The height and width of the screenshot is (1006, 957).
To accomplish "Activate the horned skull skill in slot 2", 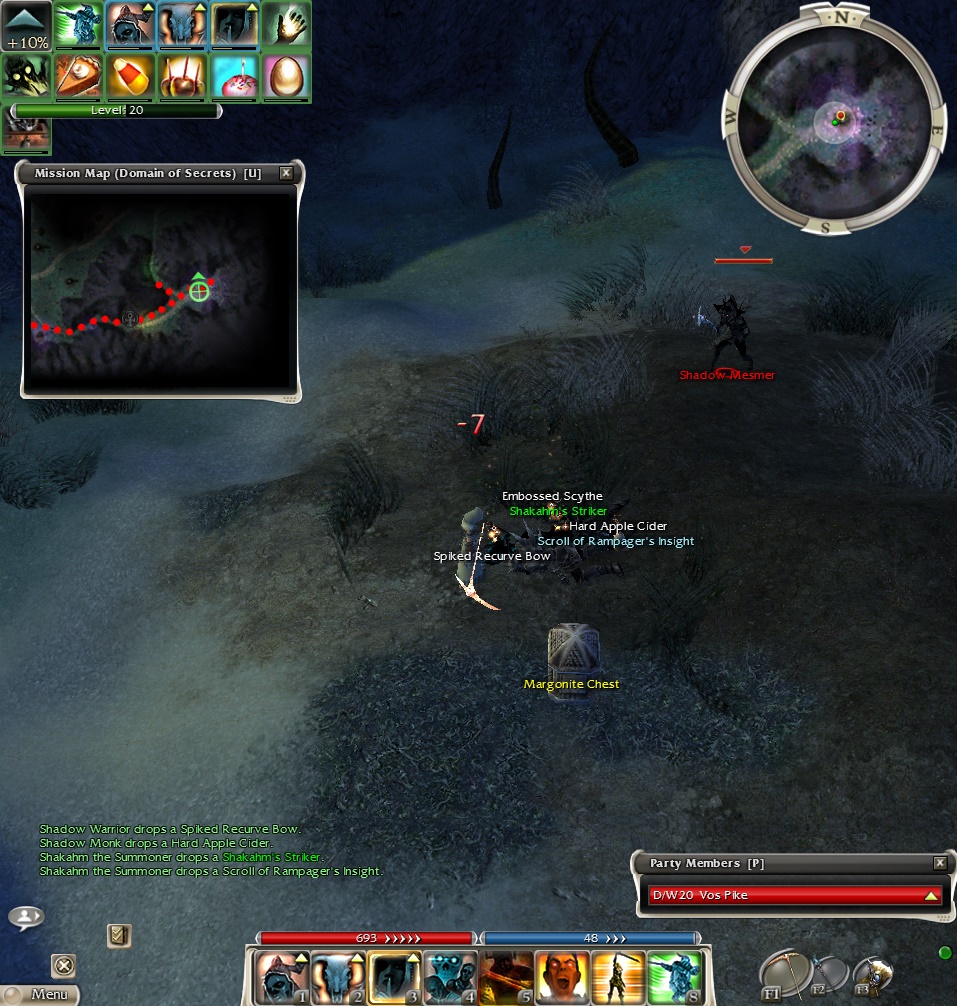I will click(x=337, y=977).
